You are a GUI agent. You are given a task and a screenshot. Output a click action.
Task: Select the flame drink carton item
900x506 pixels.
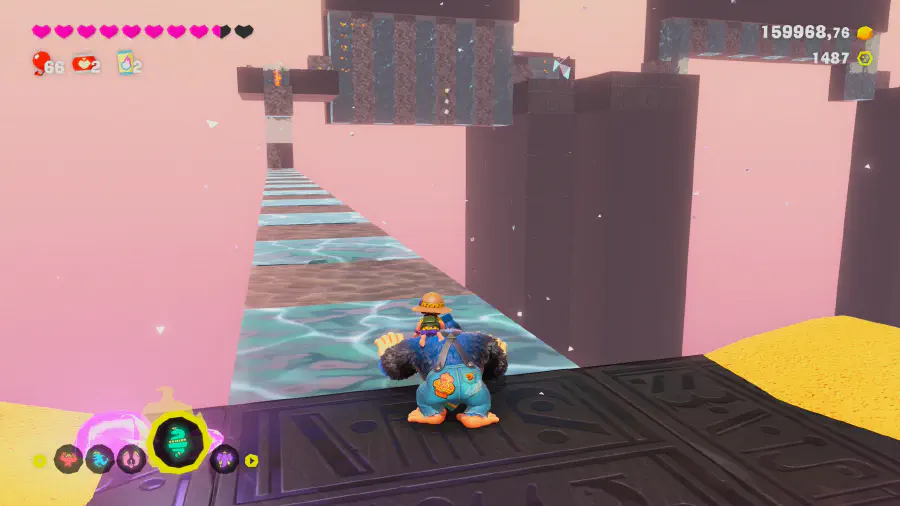point(126,64)
